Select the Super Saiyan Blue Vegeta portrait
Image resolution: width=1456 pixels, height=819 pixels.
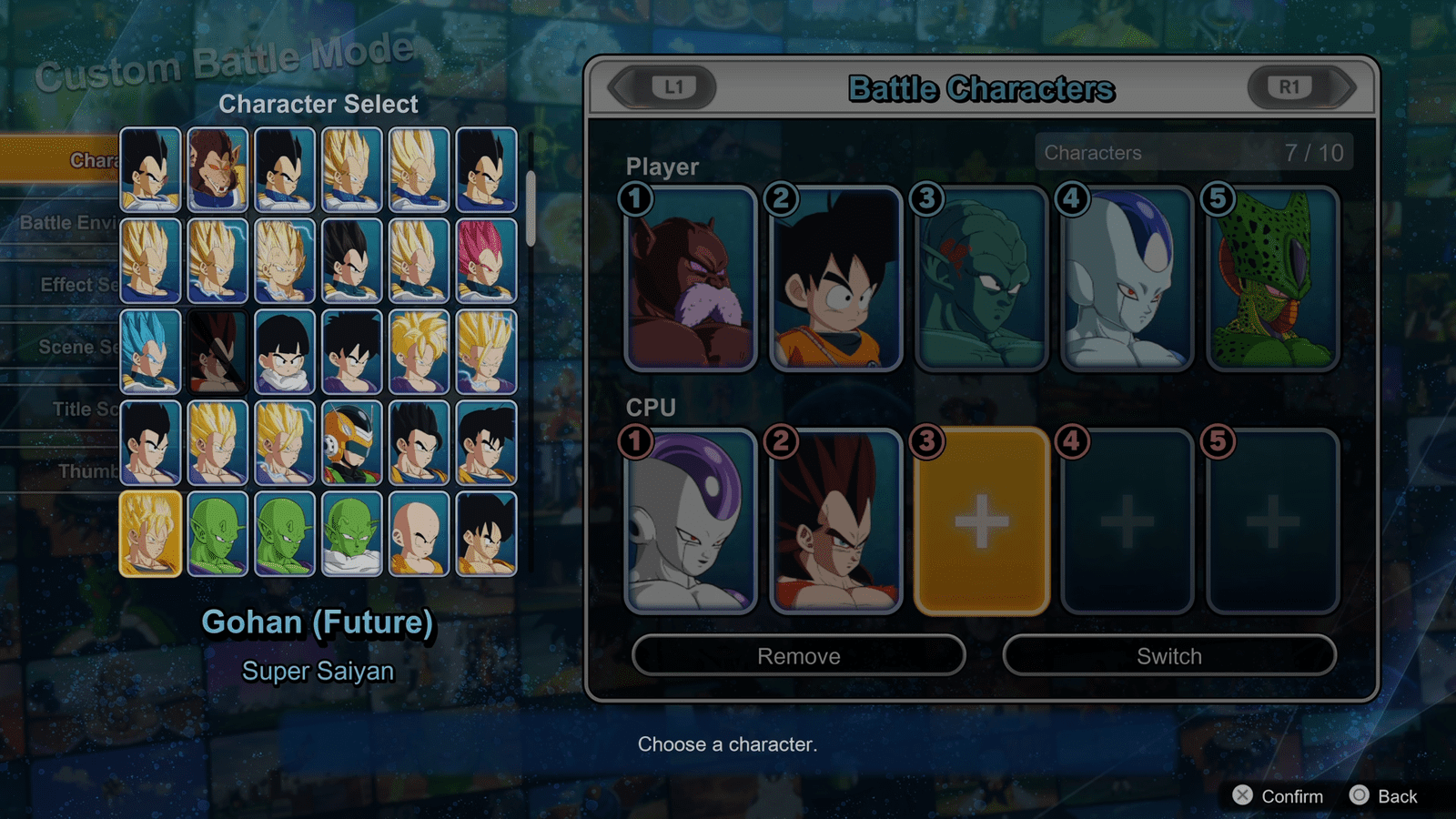(x=150, y=352)
